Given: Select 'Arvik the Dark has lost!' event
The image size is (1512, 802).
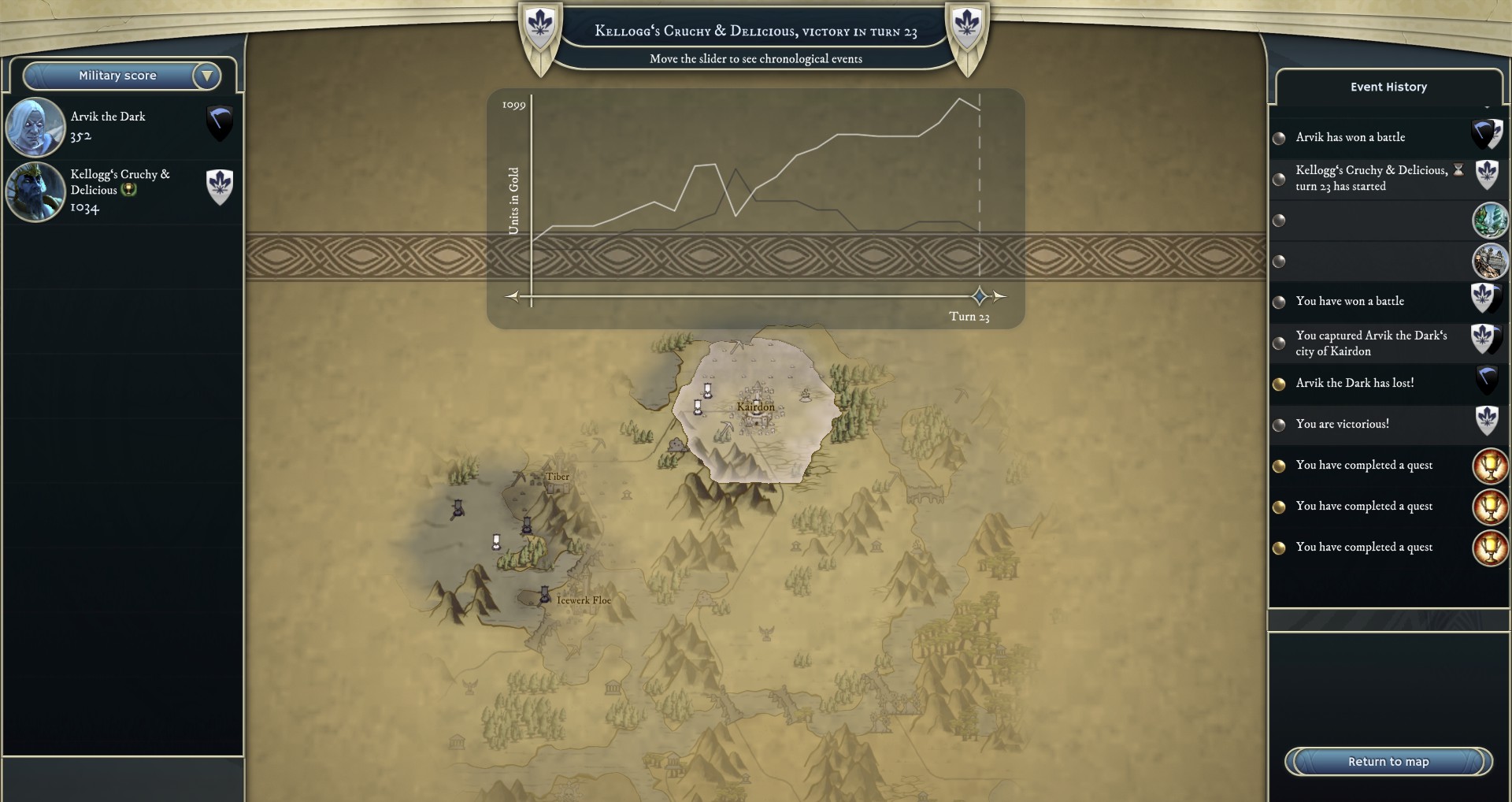Looking at the screenshot, I should click(1354, 383).
